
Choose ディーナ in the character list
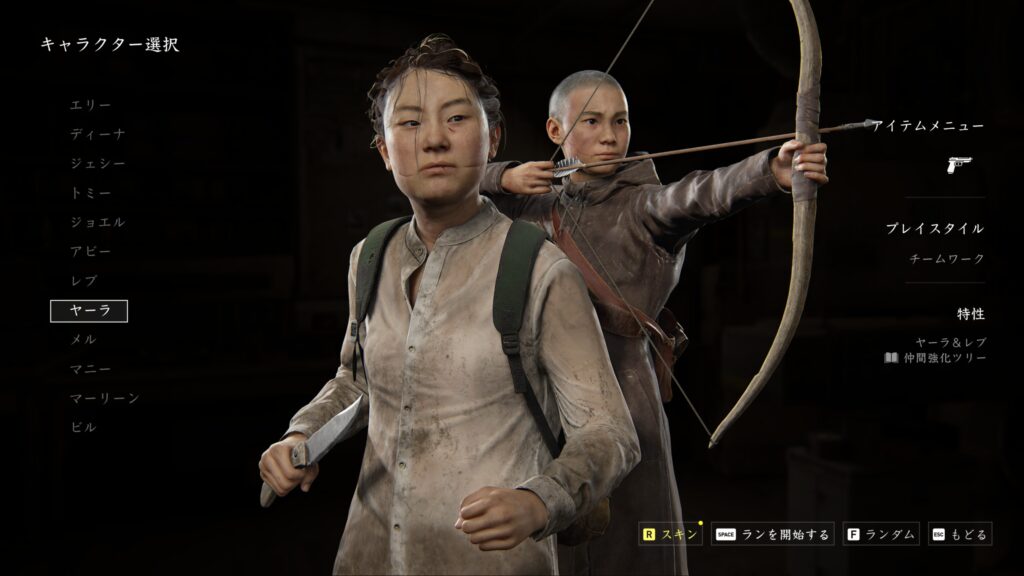[97, 134]
